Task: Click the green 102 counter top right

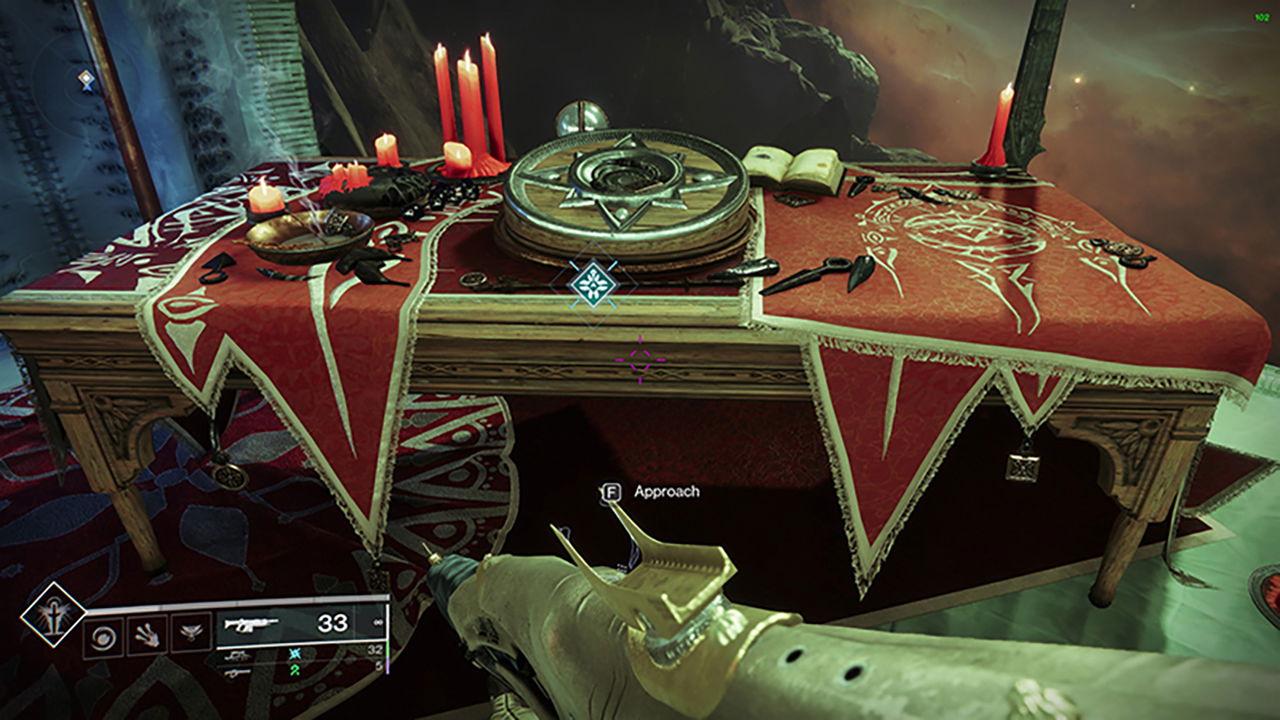Action: click(1263, 17)
